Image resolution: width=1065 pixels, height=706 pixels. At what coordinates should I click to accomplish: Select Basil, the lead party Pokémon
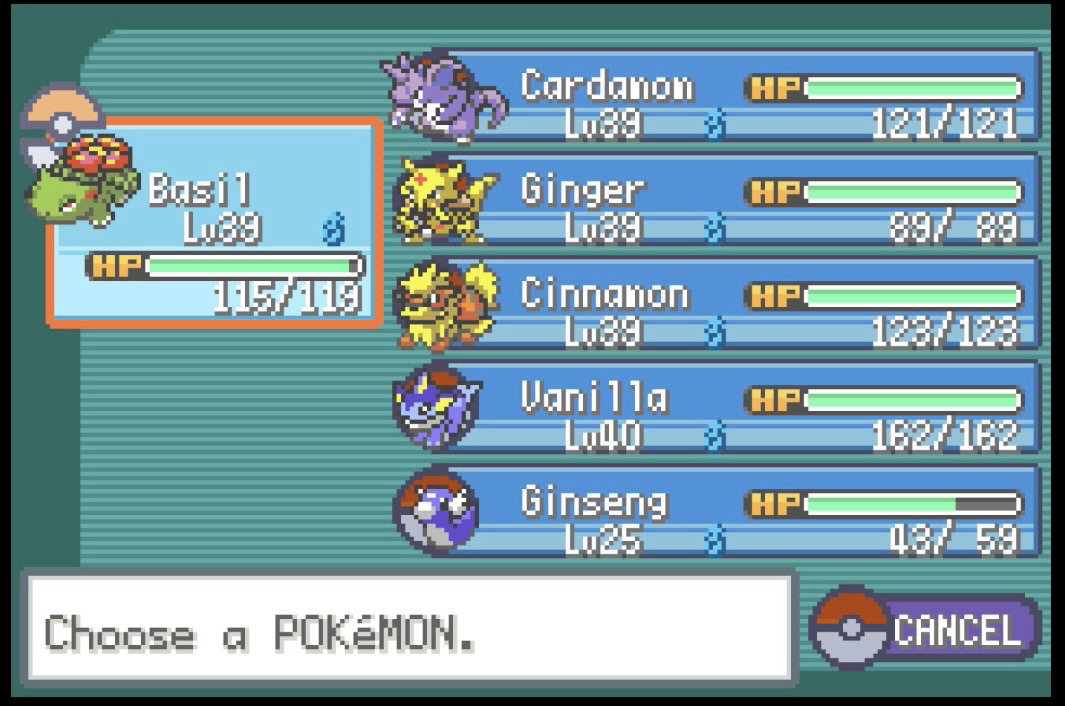[215, 225]
